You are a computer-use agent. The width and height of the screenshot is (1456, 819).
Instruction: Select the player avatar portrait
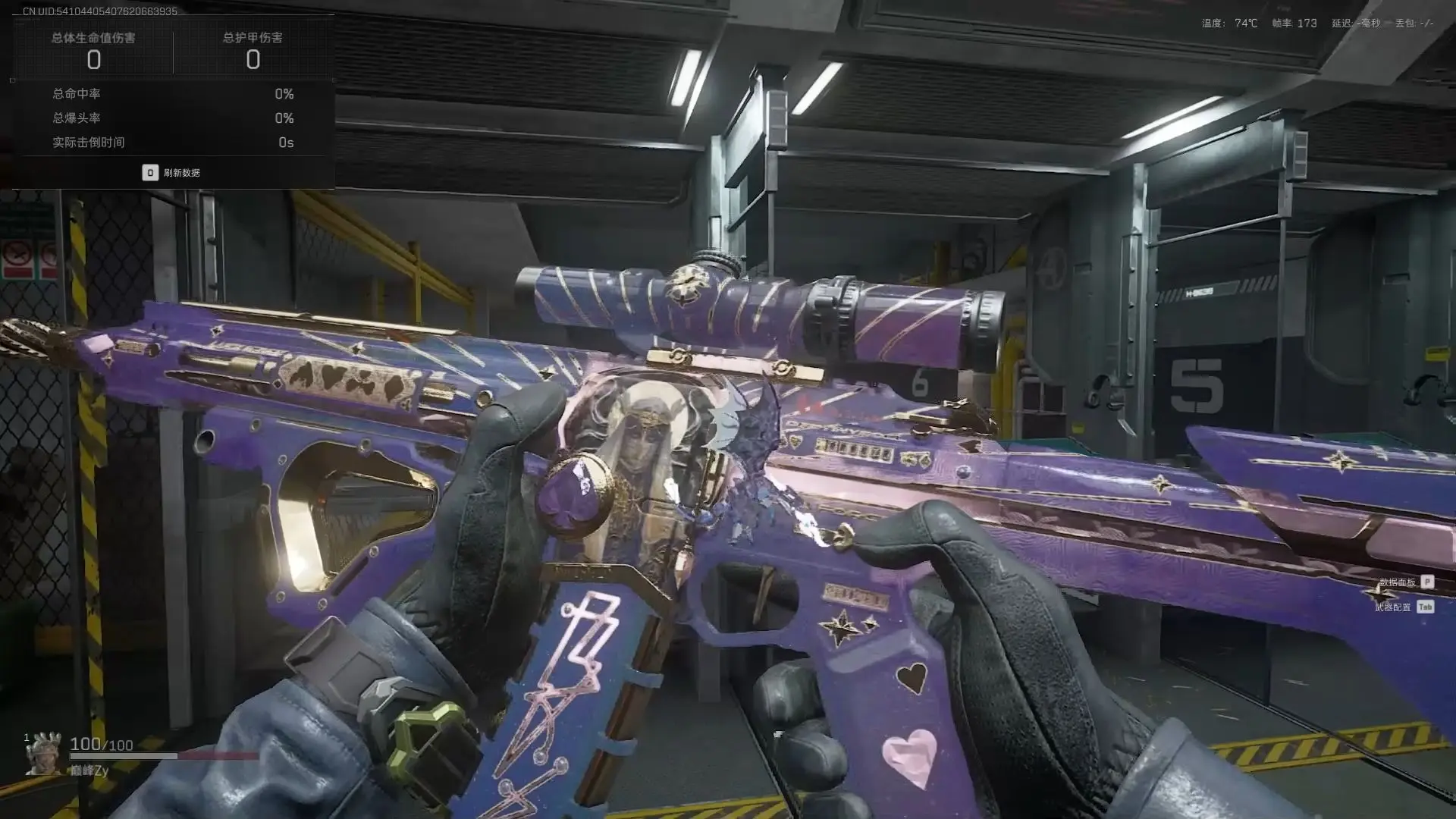click(43, 753)
